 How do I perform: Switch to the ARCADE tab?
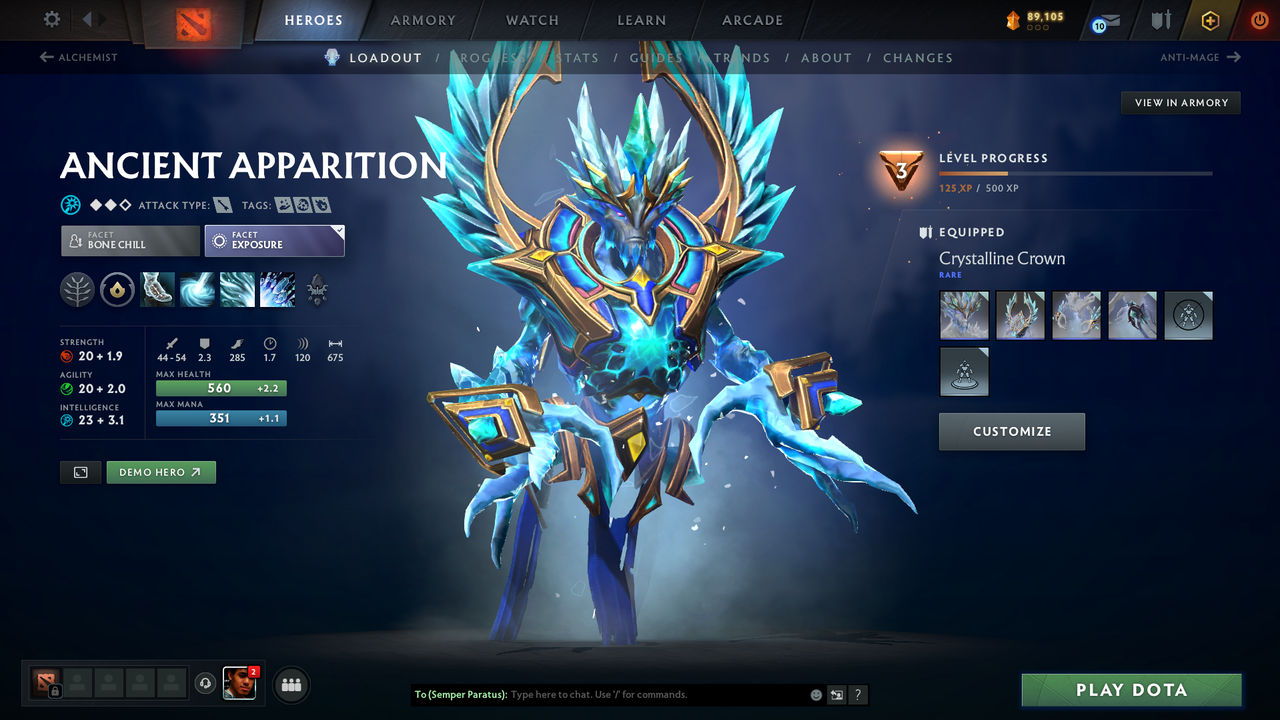click(x=751, y=20)
